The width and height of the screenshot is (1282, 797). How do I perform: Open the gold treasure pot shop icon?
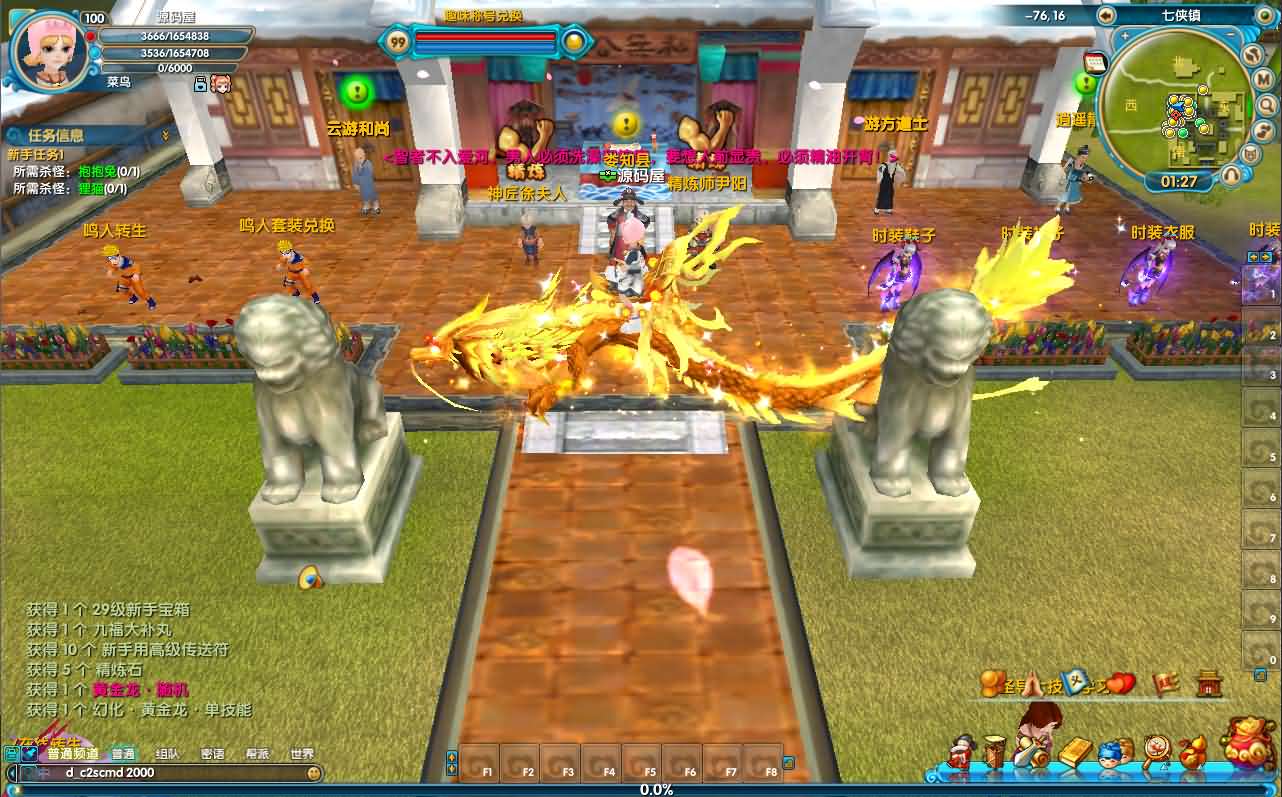coord(1247,742)
